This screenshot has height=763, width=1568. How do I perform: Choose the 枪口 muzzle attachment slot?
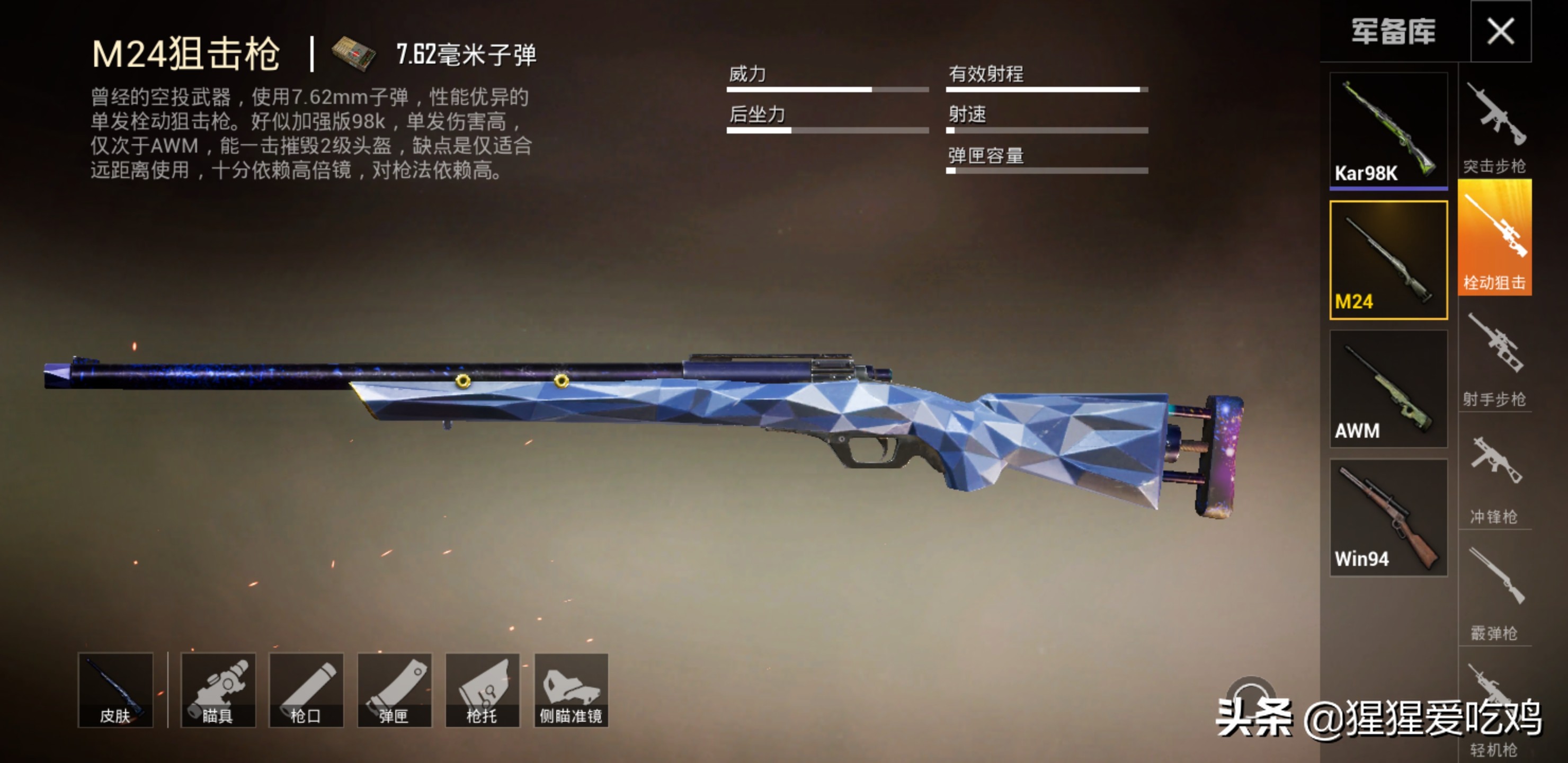(306, 690)
